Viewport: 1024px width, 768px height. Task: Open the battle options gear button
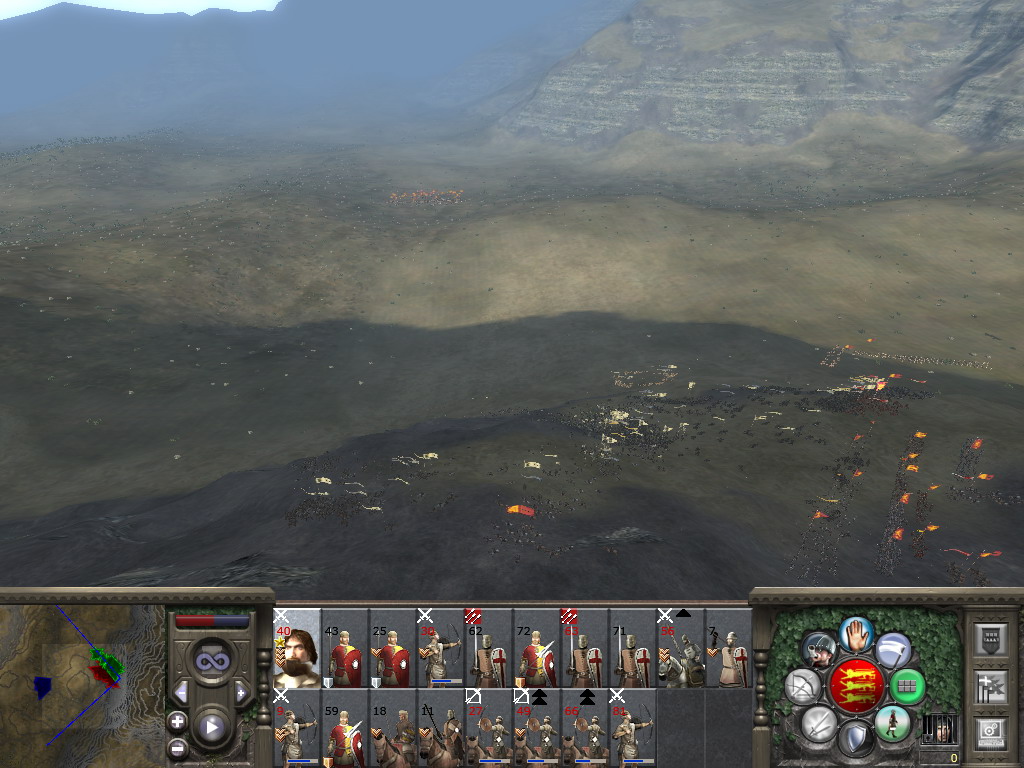pyautogui.click(x=988, y=731)
